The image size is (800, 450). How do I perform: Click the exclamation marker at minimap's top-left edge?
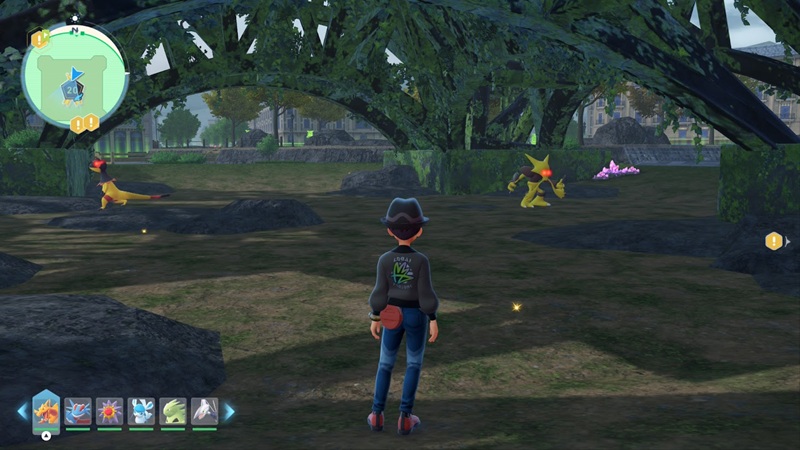39,39
